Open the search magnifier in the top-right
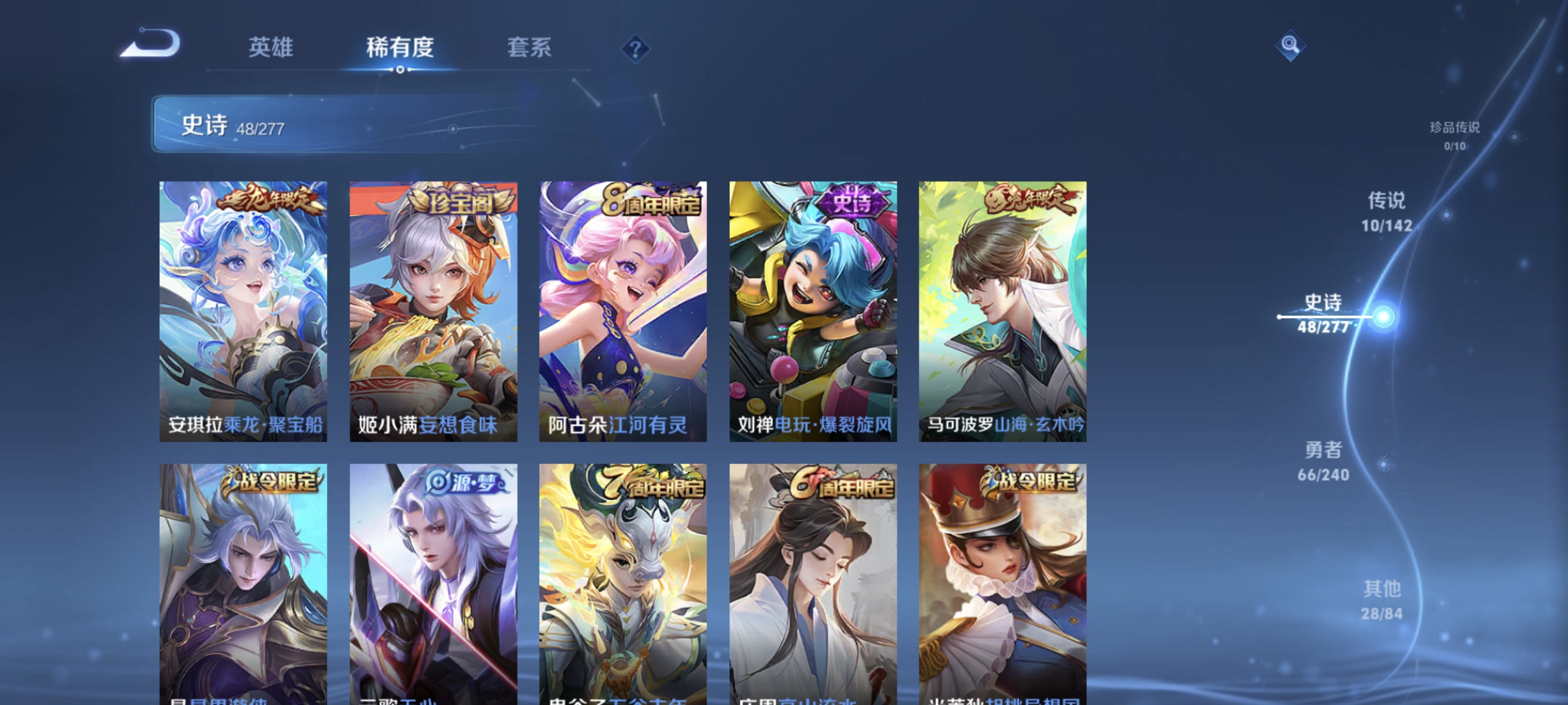1568x705 pixels. 1291,46
